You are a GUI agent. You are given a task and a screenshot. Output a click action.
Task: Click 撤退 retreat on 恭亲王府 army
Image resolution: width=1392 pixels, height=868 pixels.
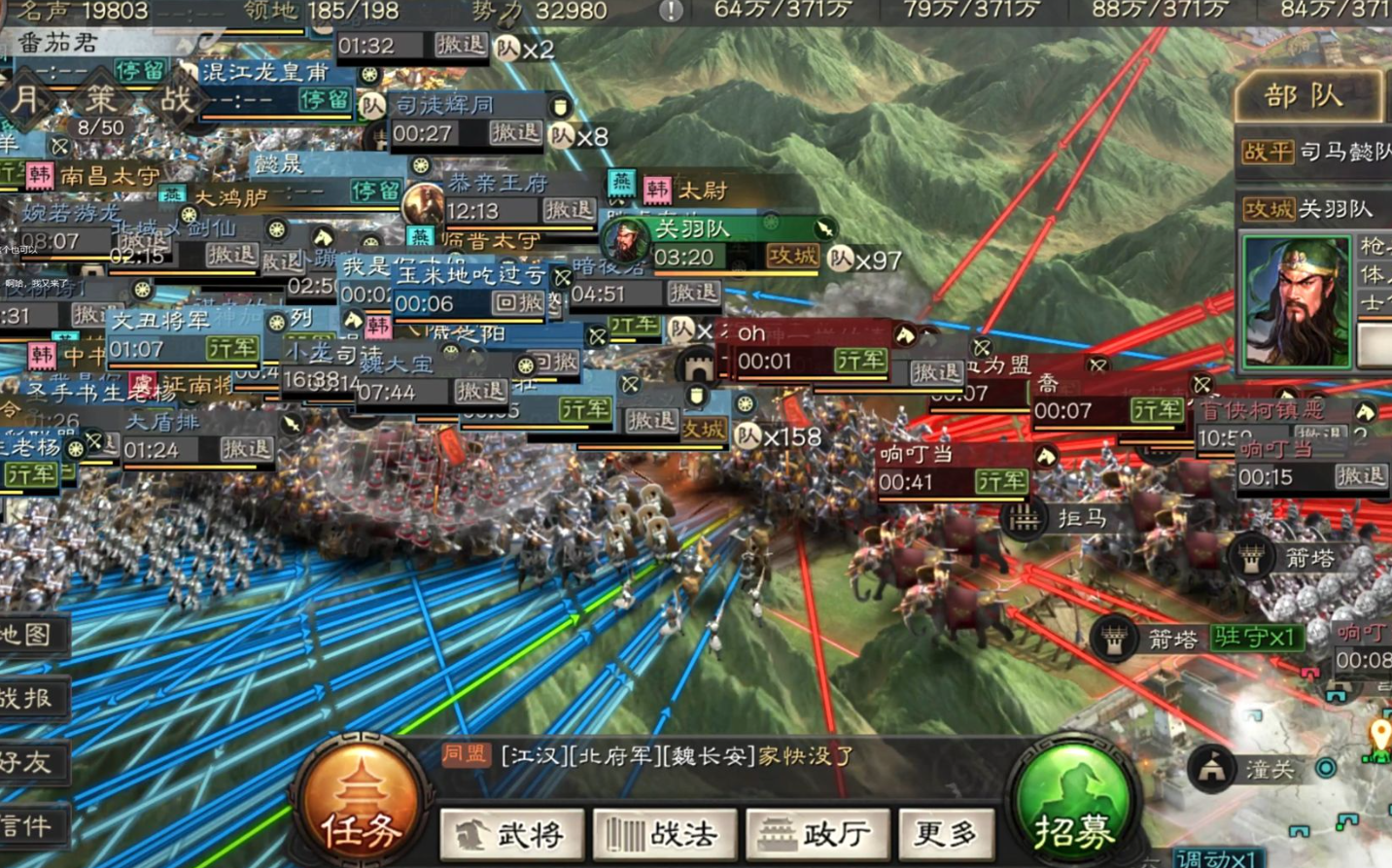569,210
